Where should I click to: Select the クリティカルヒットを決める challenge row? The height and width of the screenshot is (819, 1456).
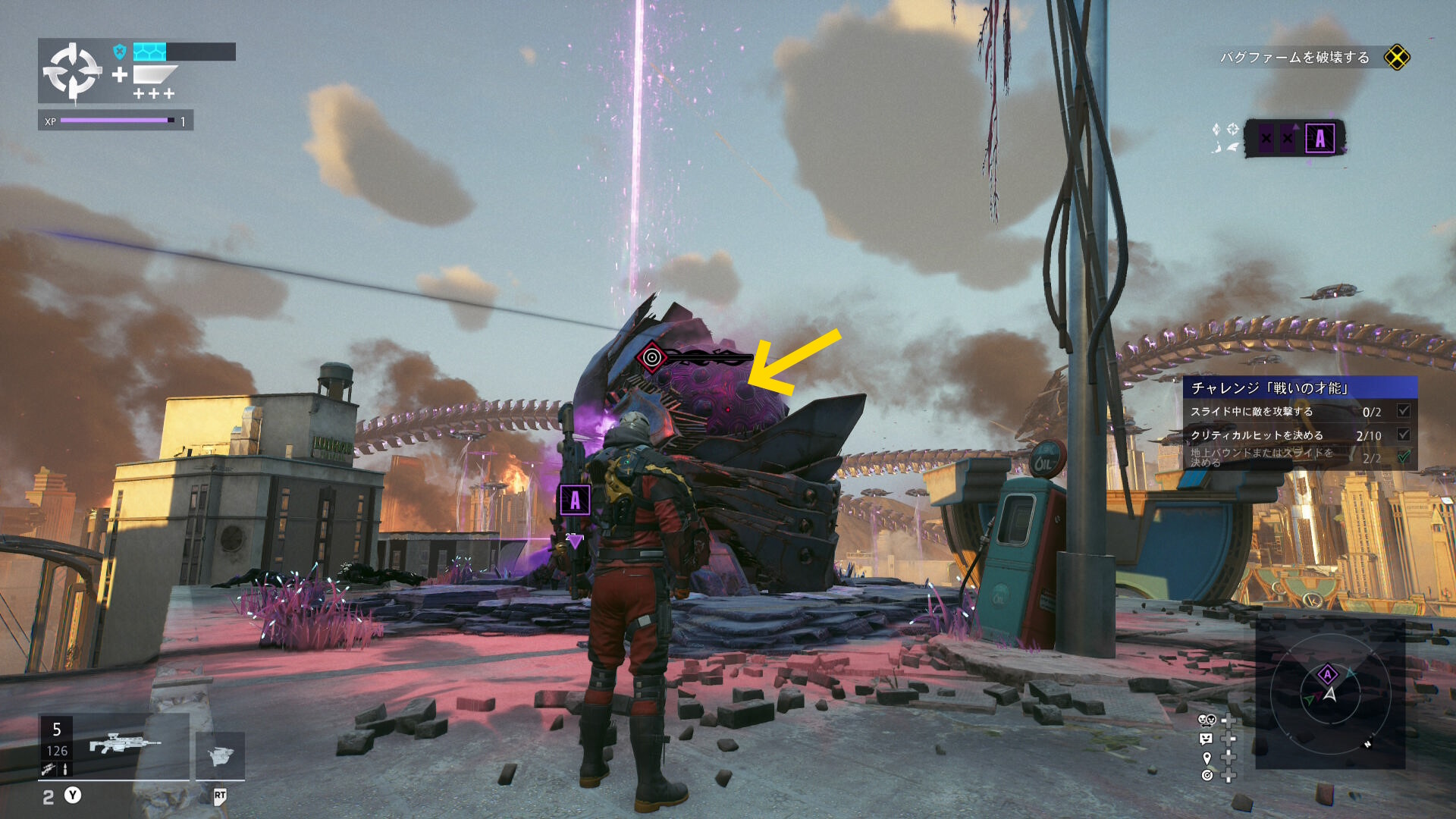[x=1299, y=435]
